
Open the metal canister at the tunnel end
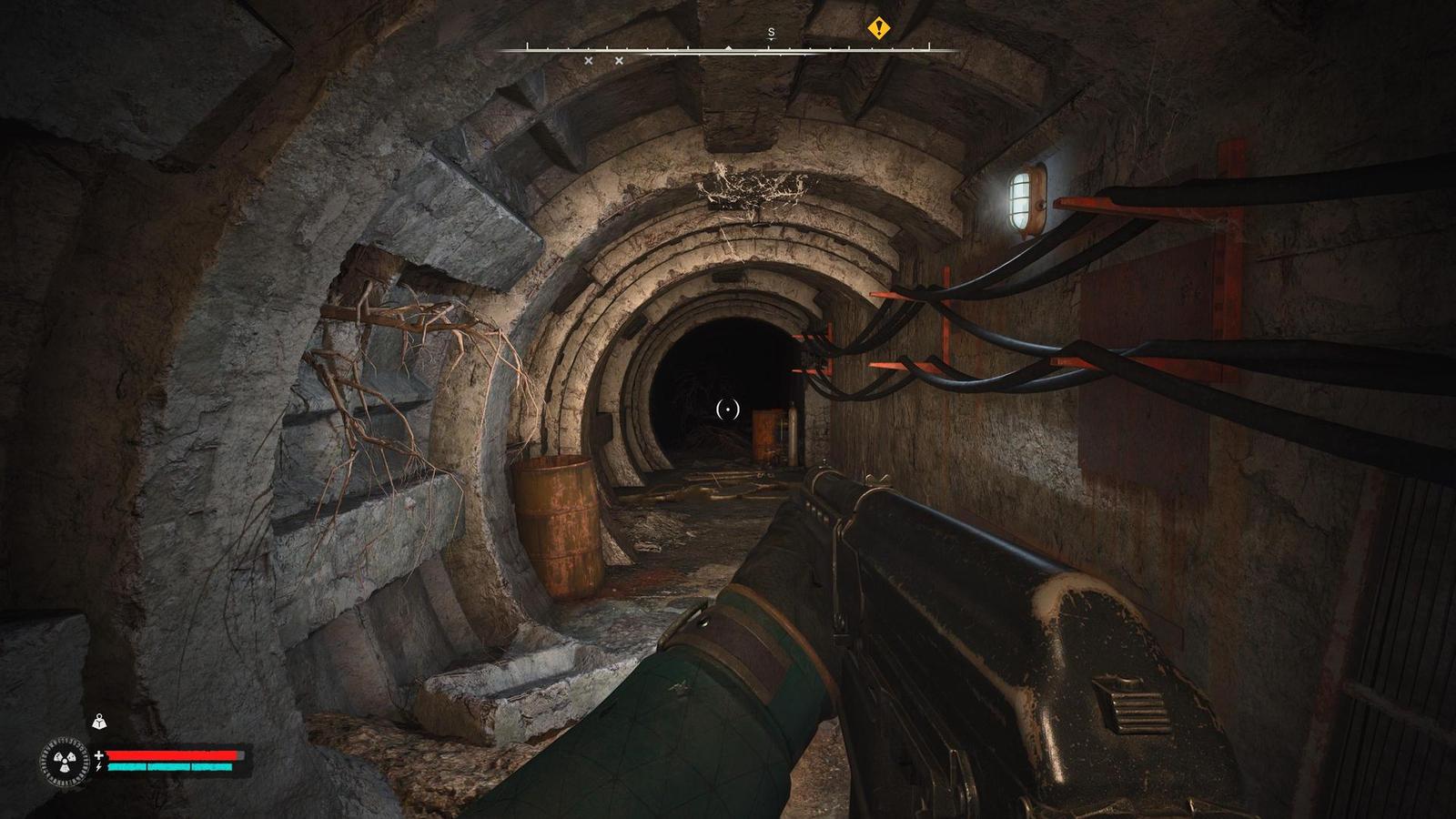[x=794, y=435]
